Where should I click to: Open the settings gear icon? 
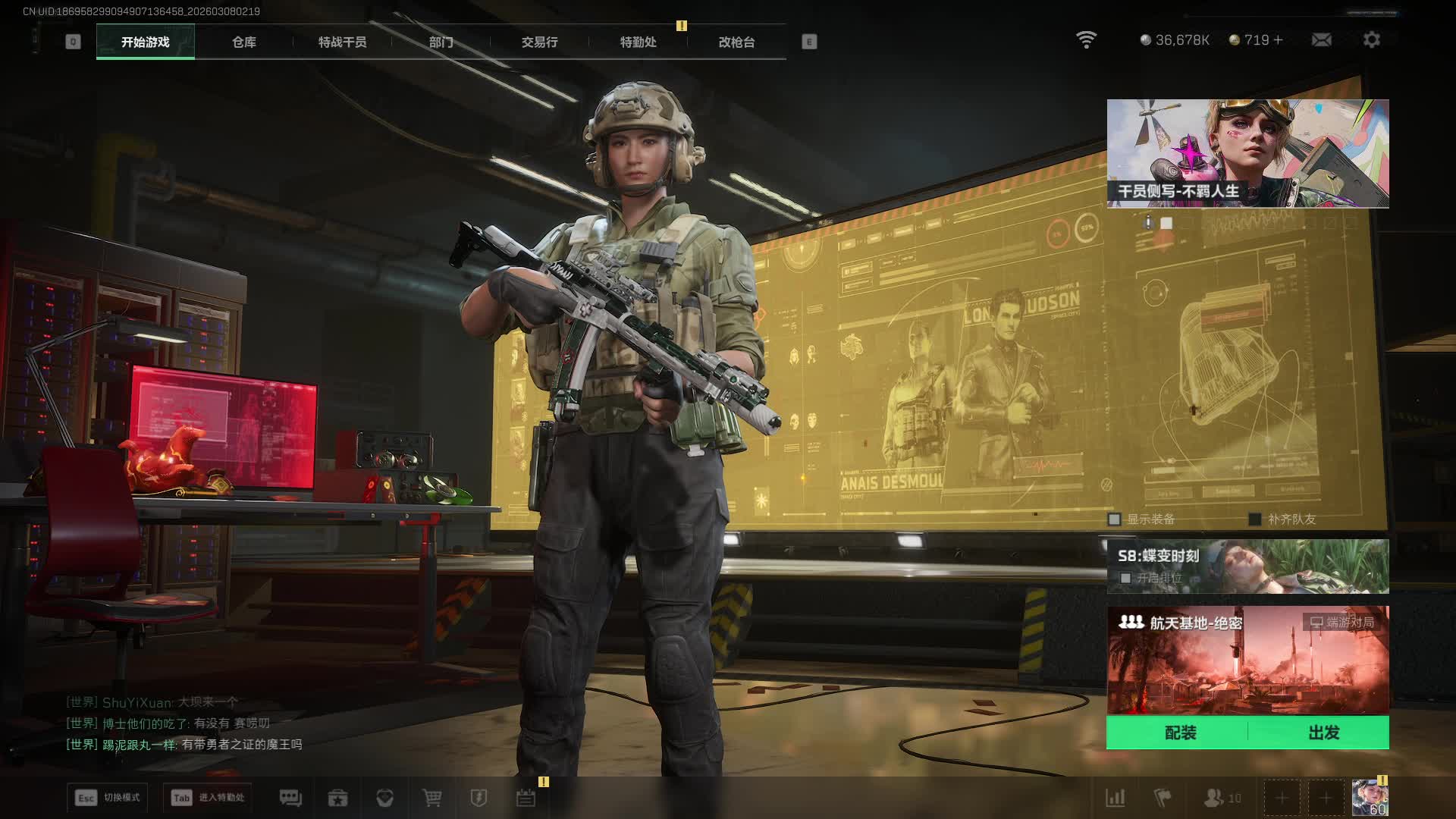click(1371, 40)
